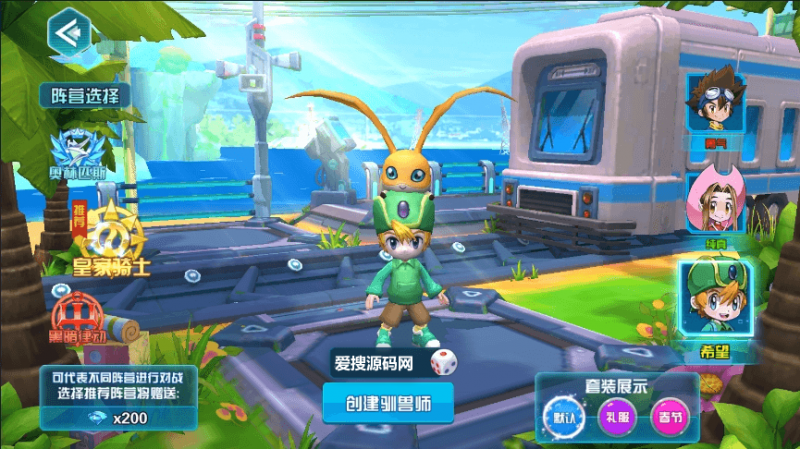Click the 创建驯兽师 create button
Image resolution: width=800 pixels, height=449 pixels.
coord(387,403)
